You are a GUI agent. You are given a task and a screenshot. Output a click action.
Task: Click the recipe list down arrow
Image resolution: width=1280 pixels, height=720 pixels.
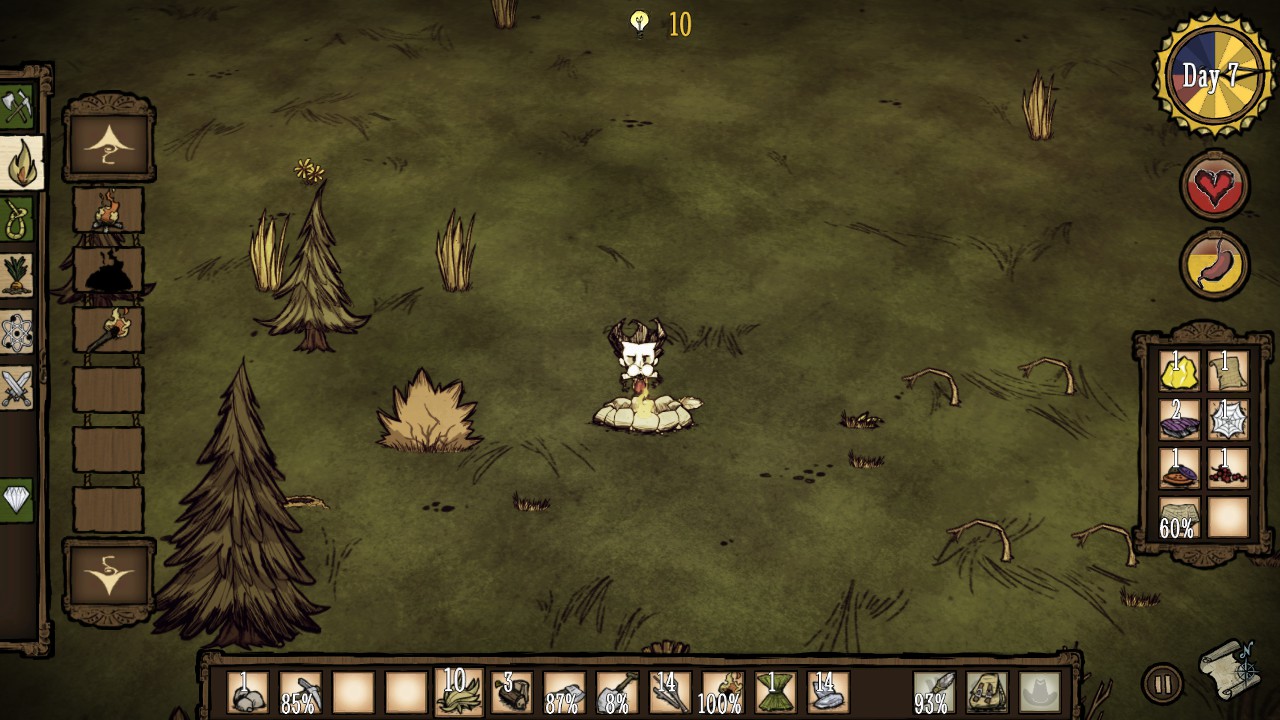pyautogui.click(x=109, y=578)
